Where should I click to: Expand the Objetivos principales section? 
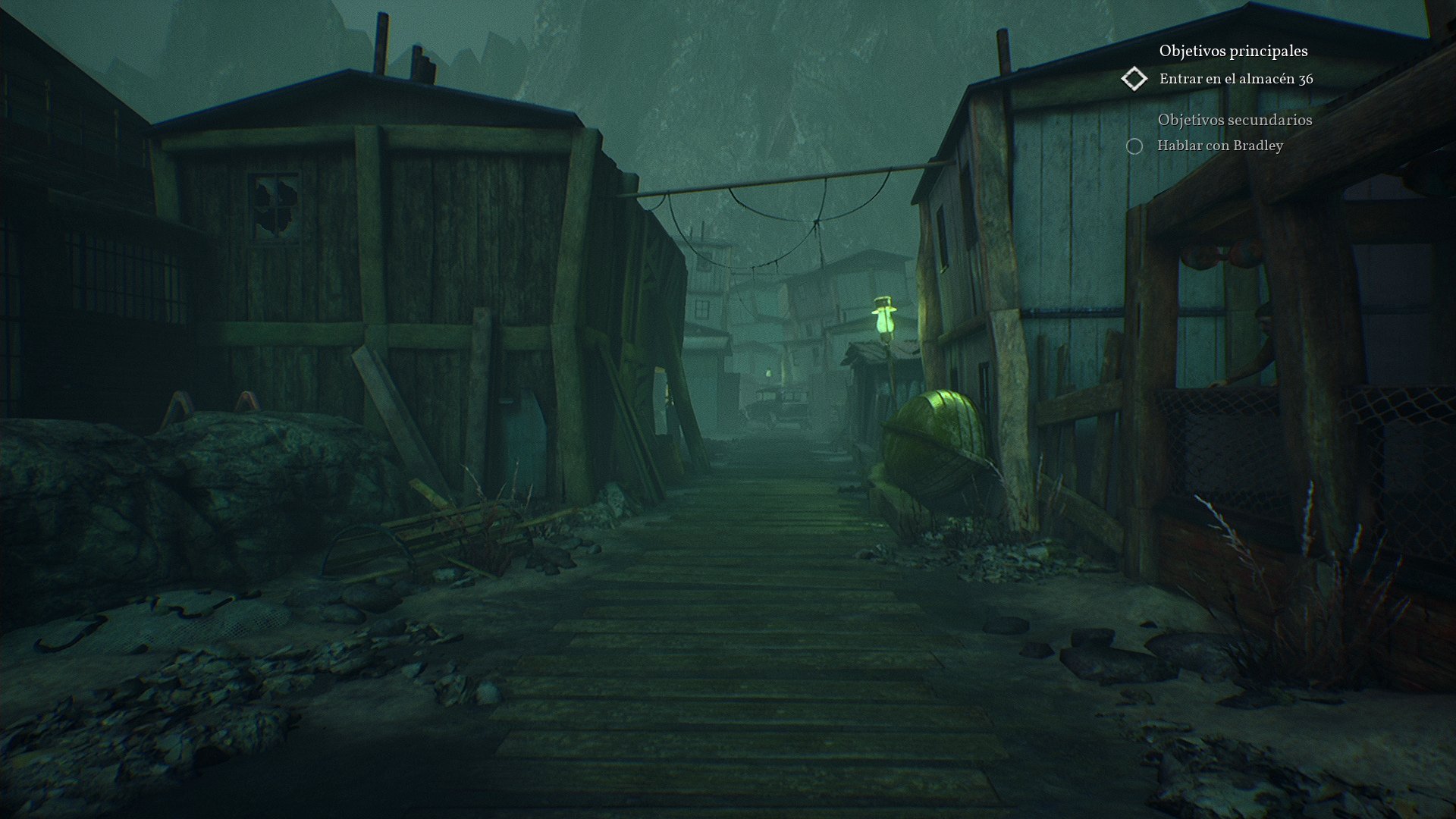pyautogui.click(x=1232, y=52)
